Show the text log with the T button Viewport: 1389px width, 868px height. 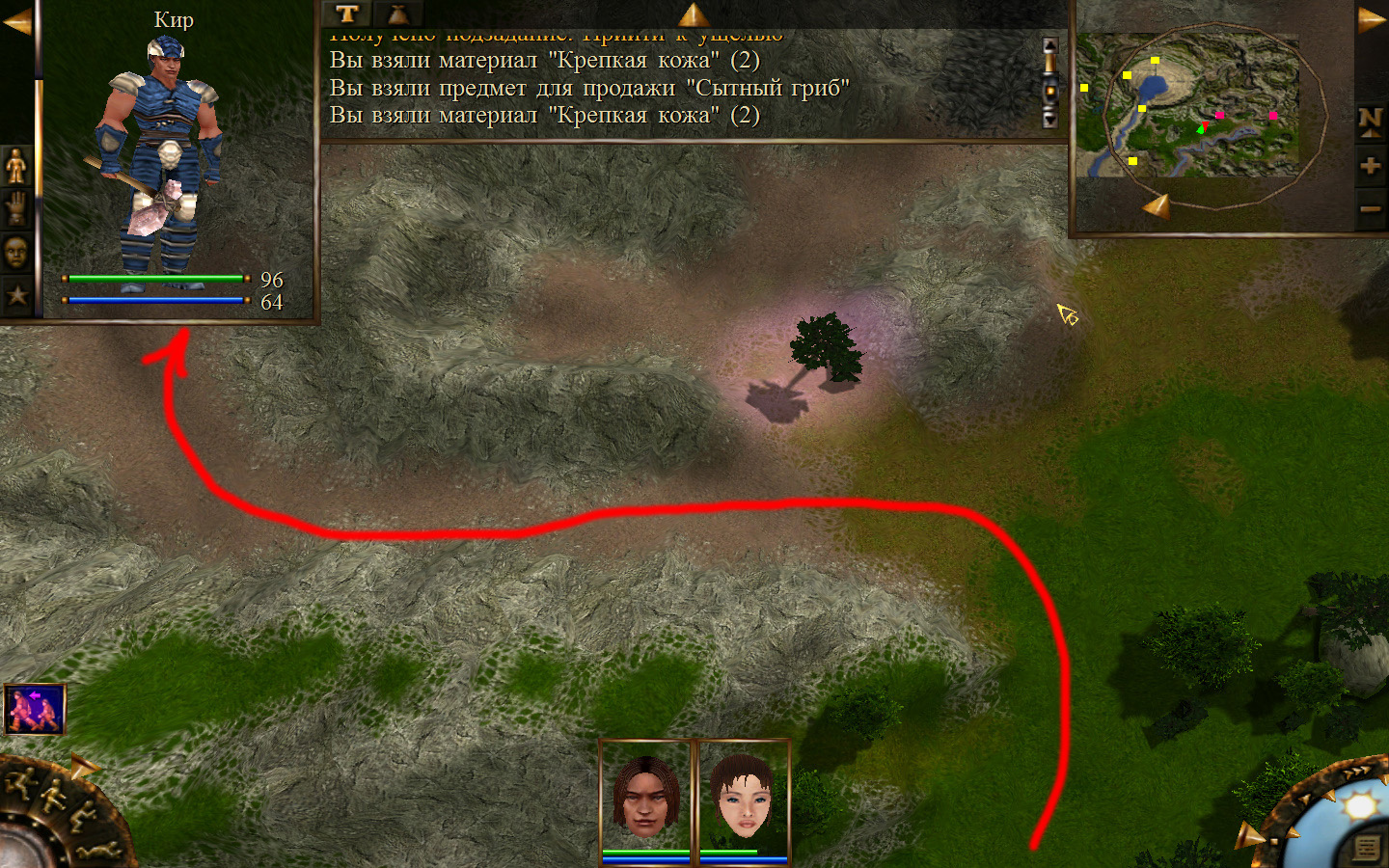347,14
